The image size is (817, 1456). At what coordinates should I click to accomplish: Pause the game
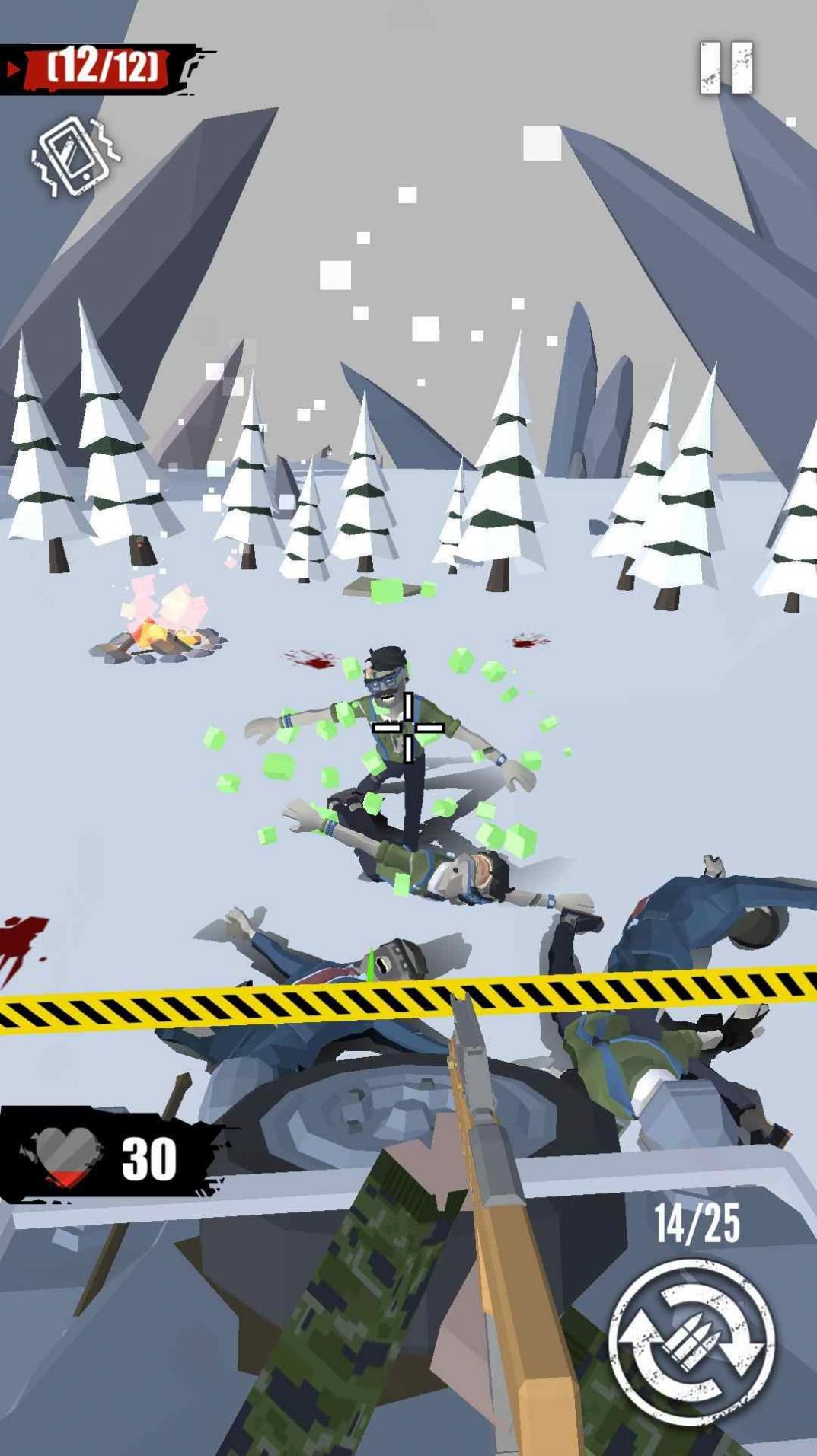point(726,68)
